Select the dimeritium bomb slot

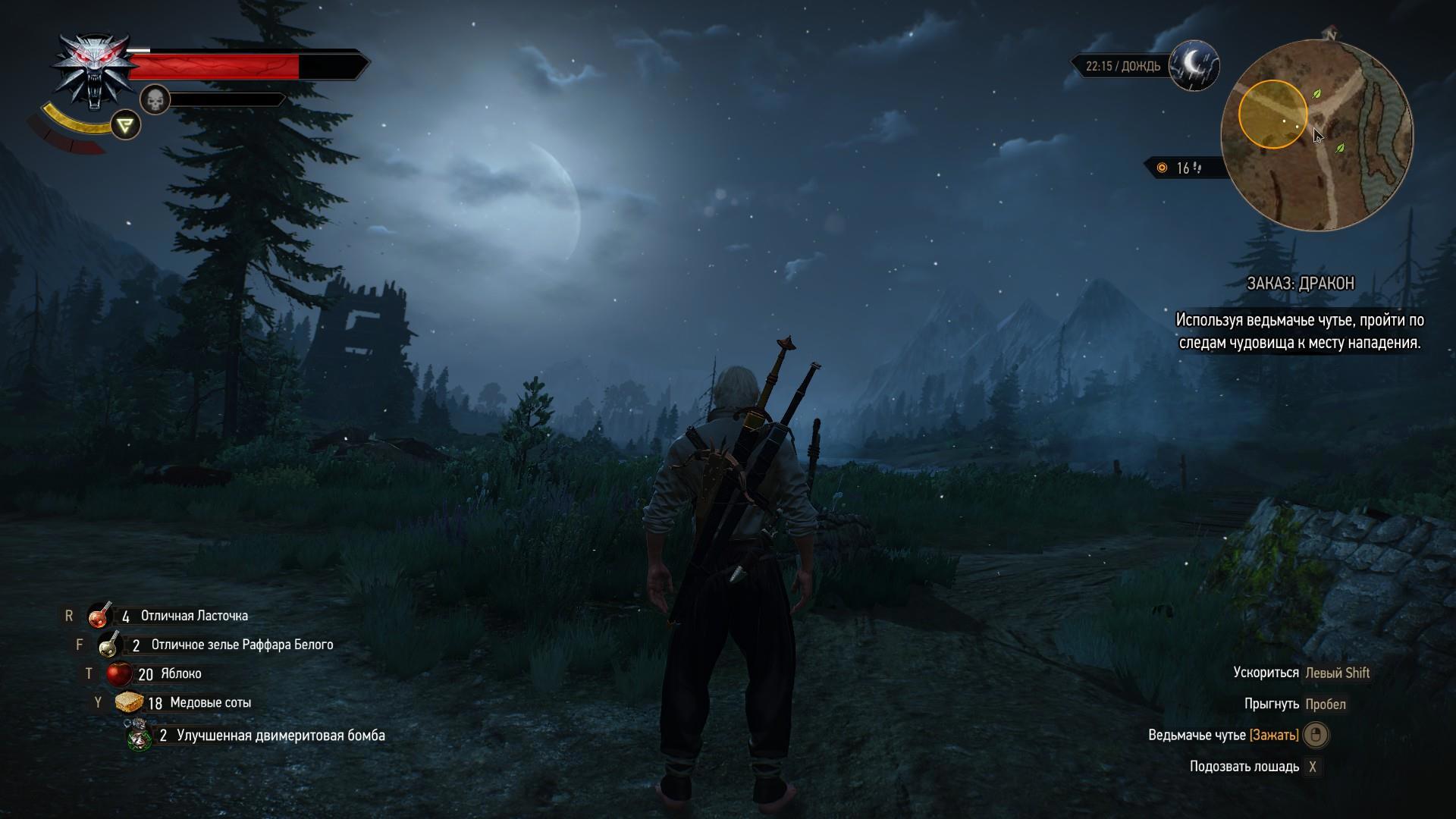tap(139, 735)
